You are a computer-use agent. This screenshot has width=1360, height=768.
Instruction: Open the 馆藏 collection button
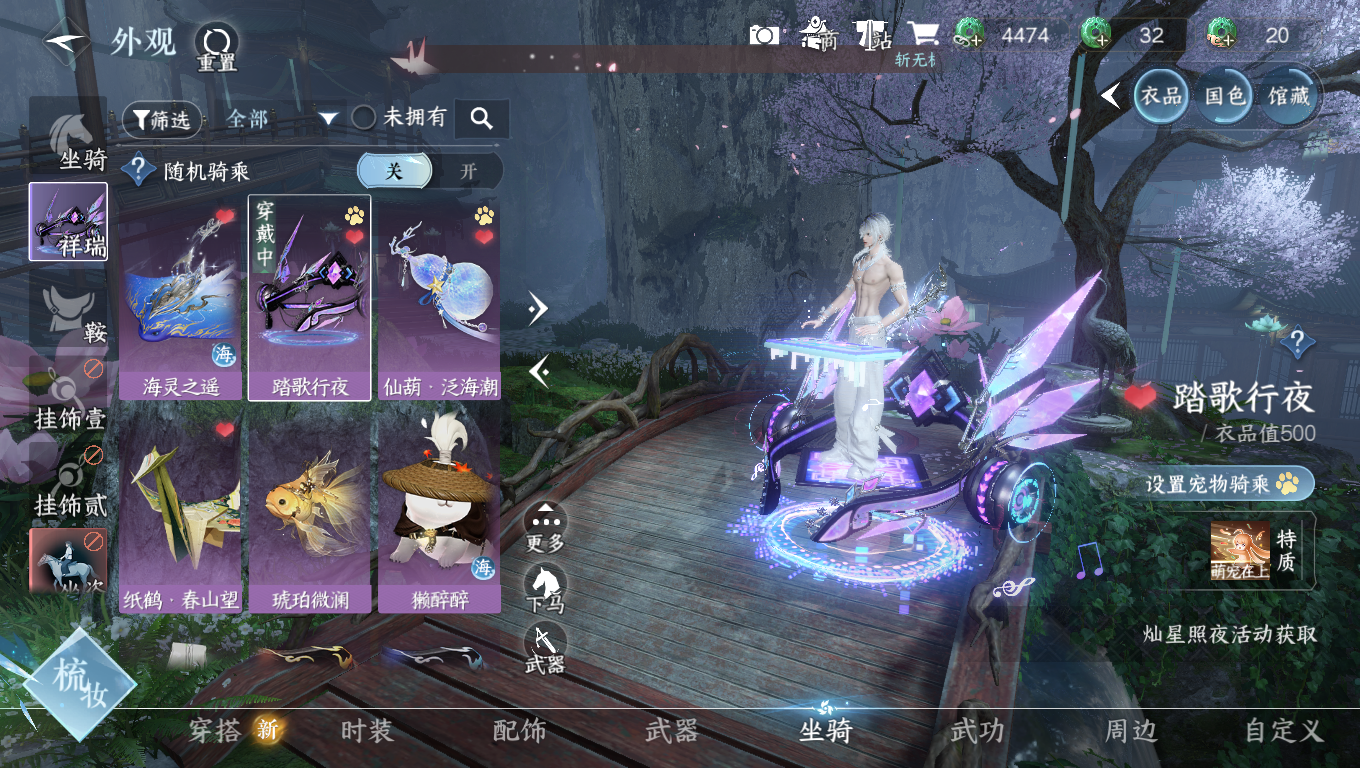pyautogui.click(x=1289, y=96)
